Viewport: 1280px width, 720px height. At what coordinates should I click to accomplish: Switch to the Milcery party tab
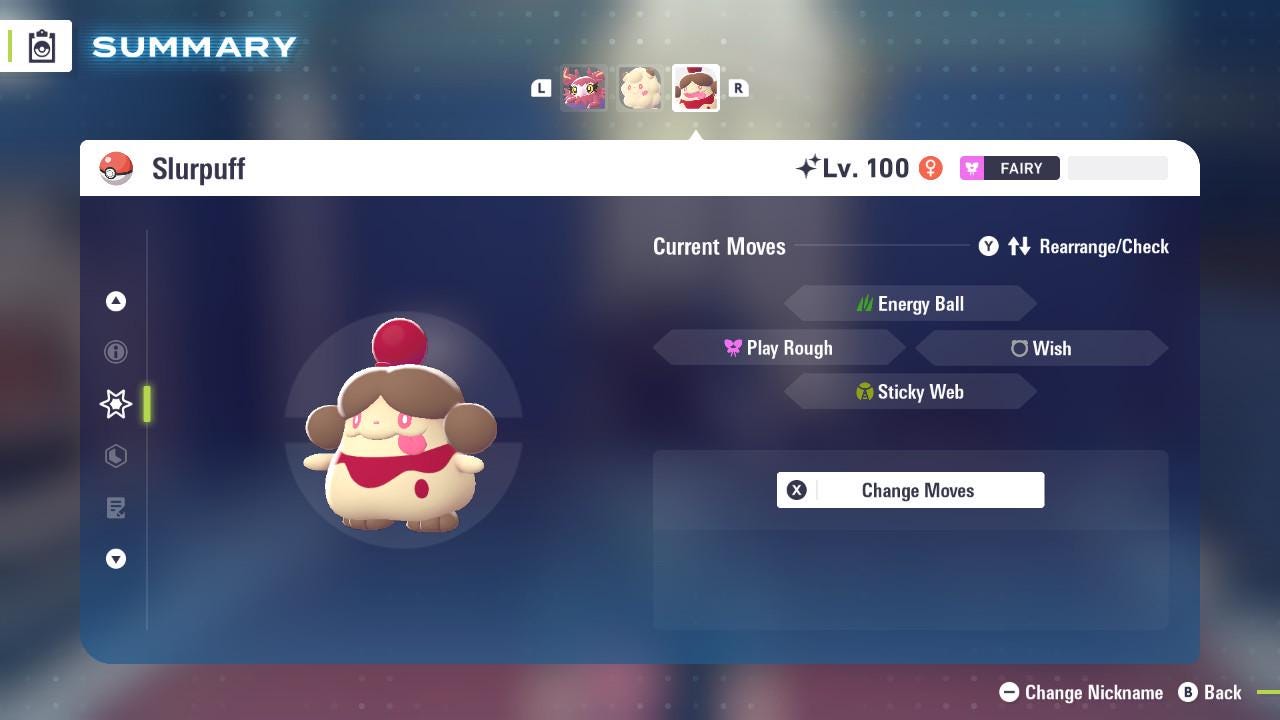click(640, 88)
